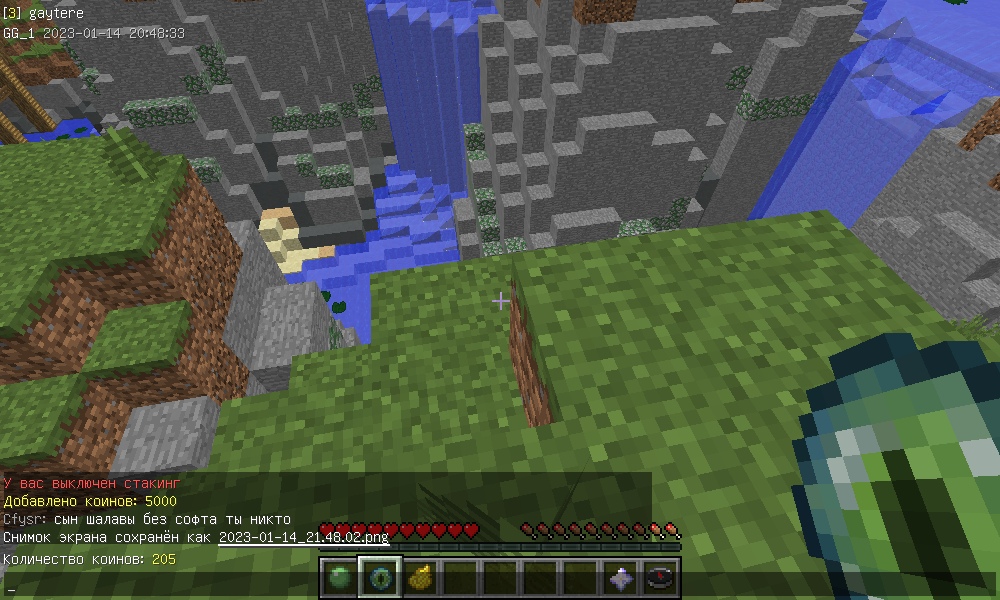Select the nether star hotbar slot
Screen dimensions: 1000x600
click(621, 578)
